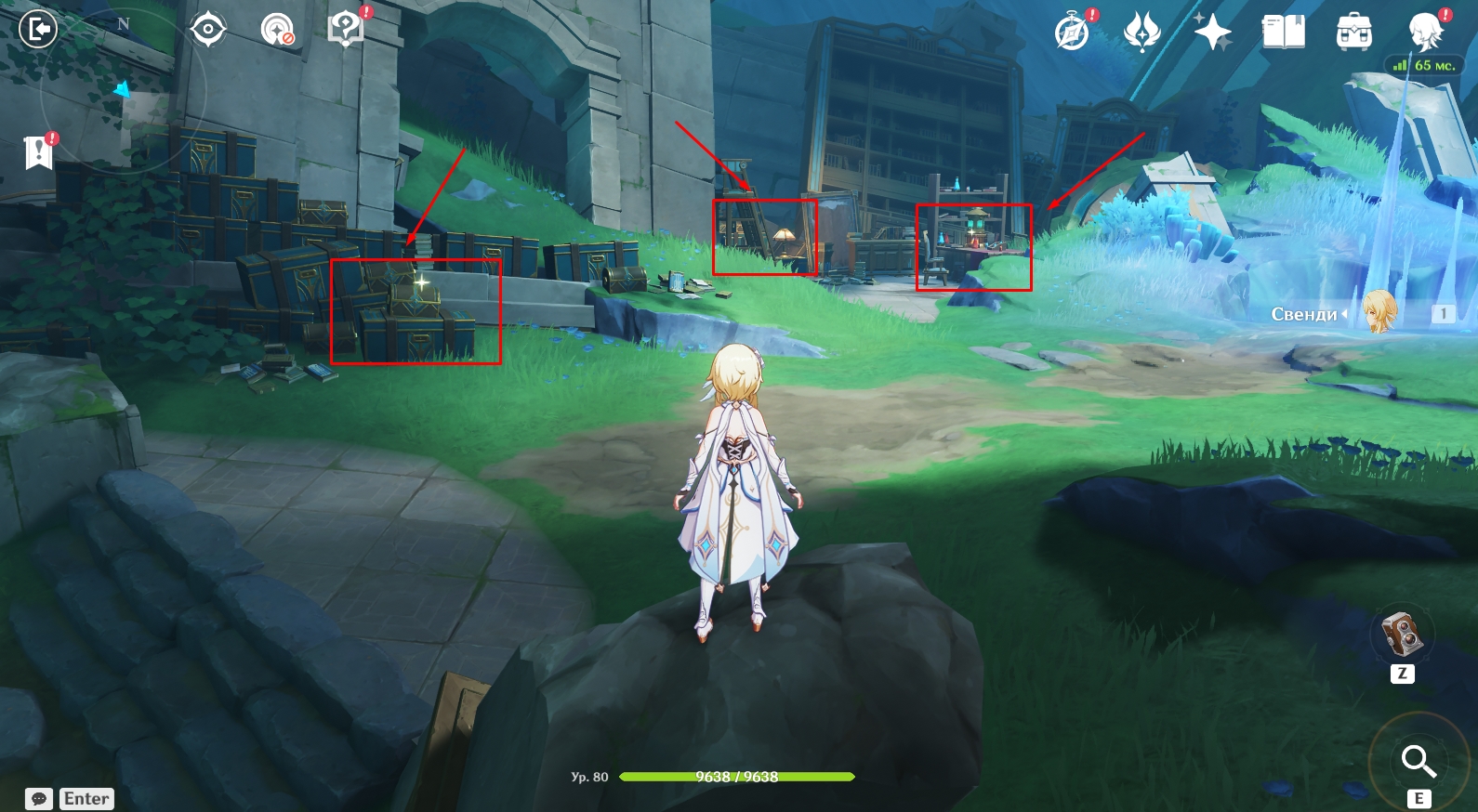This screenshot has width=1478, height=812.
Task: Open the backpack inventory
Action: (x=1353, y=33)
